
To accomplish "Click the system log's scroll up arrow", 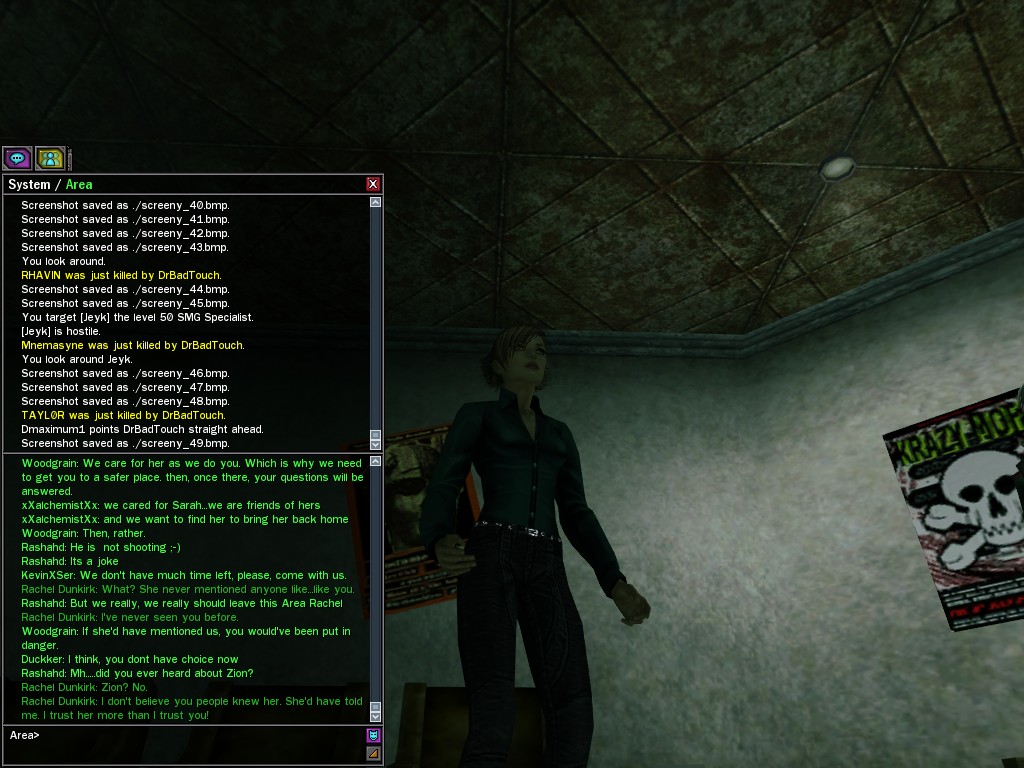I will coord(376,202).
